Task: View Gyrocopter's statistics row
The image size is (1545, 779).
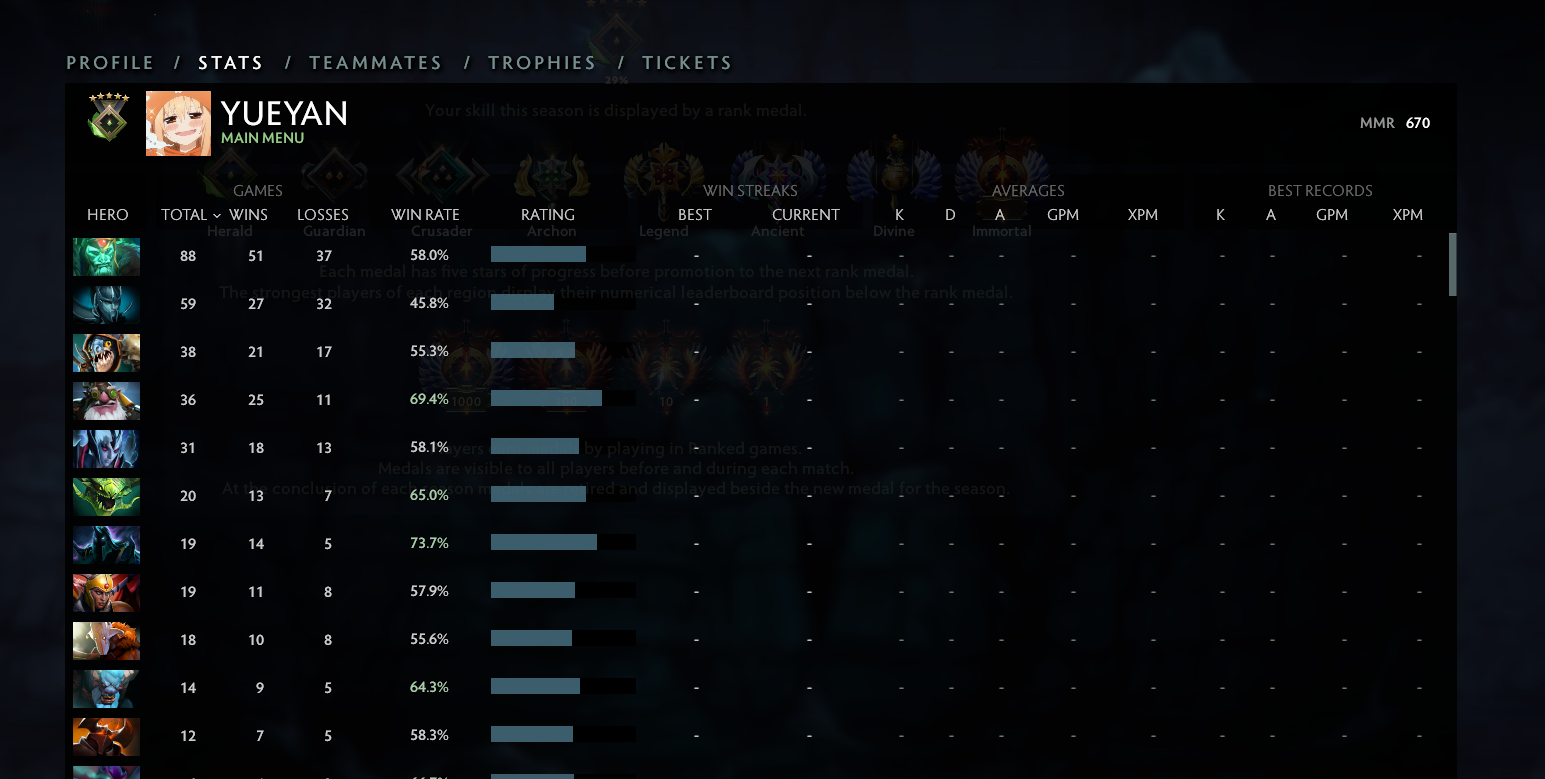Action: coord(106,400)
